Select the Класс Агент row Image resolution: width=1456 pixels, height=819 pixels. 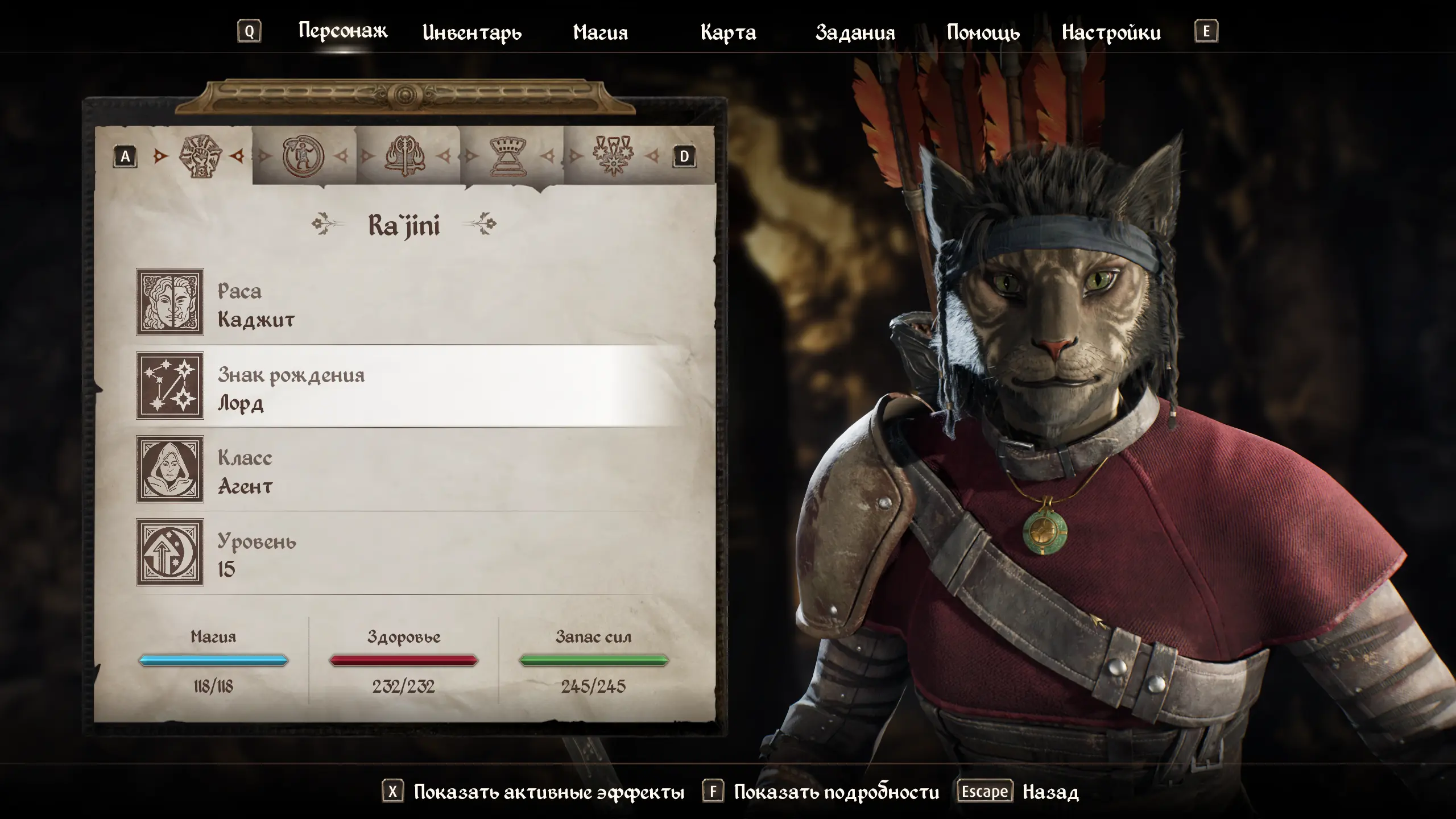(398, 470)
